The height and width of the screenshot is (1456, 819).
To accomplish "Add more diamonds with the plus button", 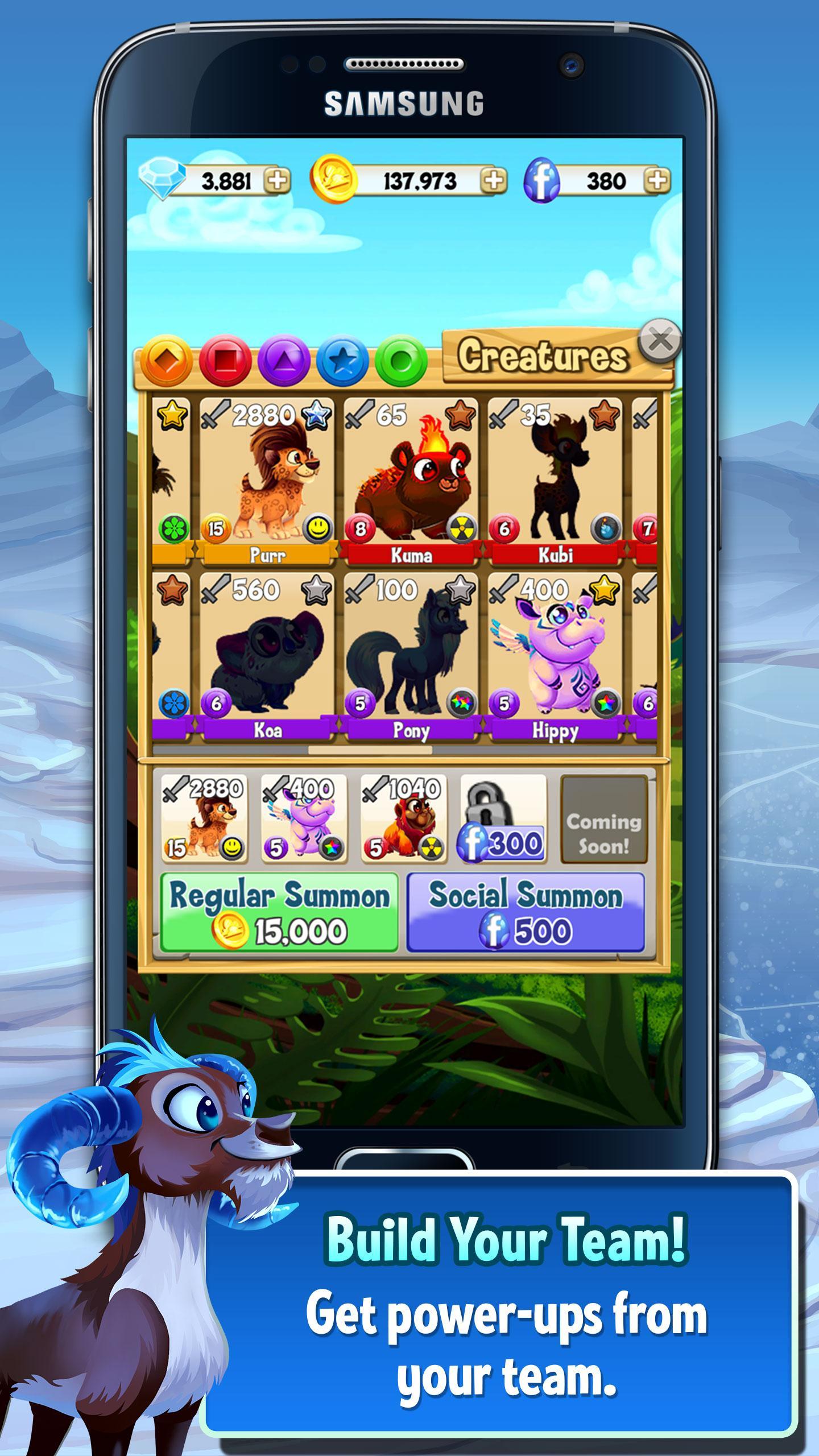I will [x=278, y=181].
